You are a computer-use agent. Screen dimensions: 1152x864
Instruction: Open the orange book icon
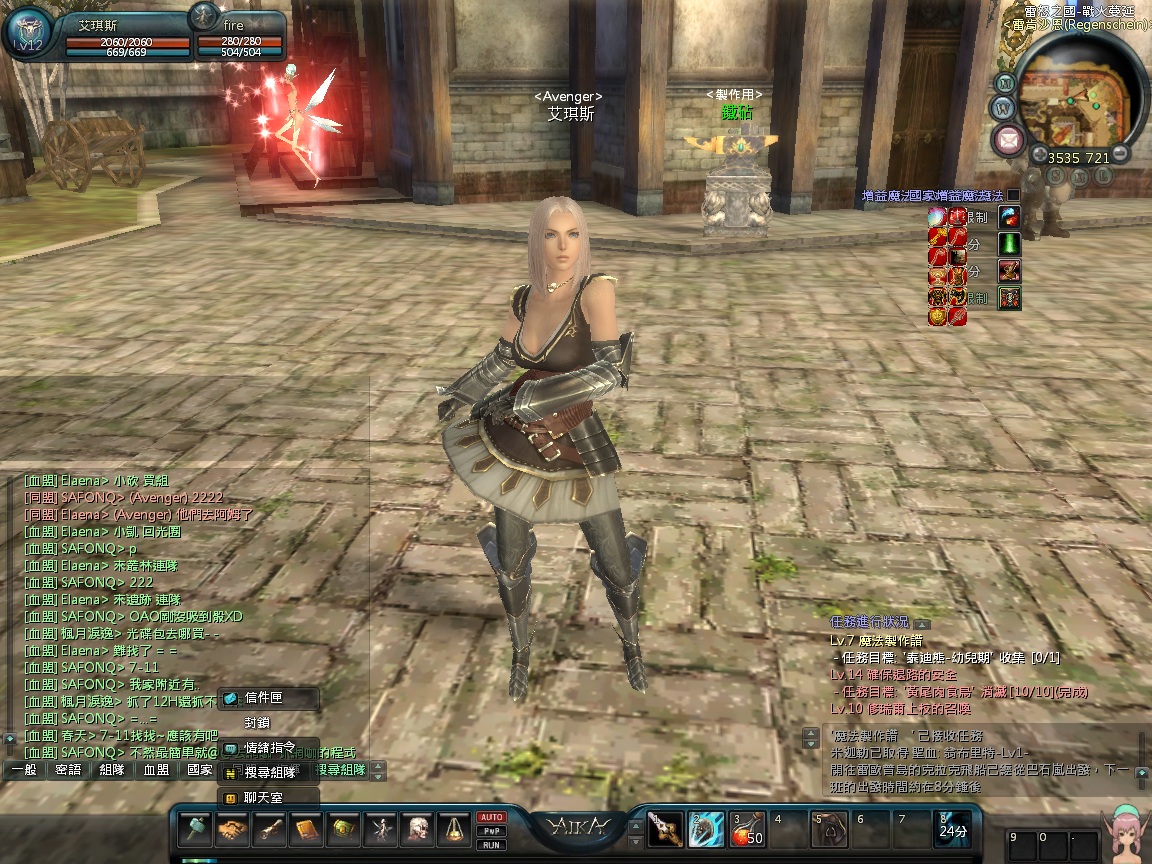(306, 829)
